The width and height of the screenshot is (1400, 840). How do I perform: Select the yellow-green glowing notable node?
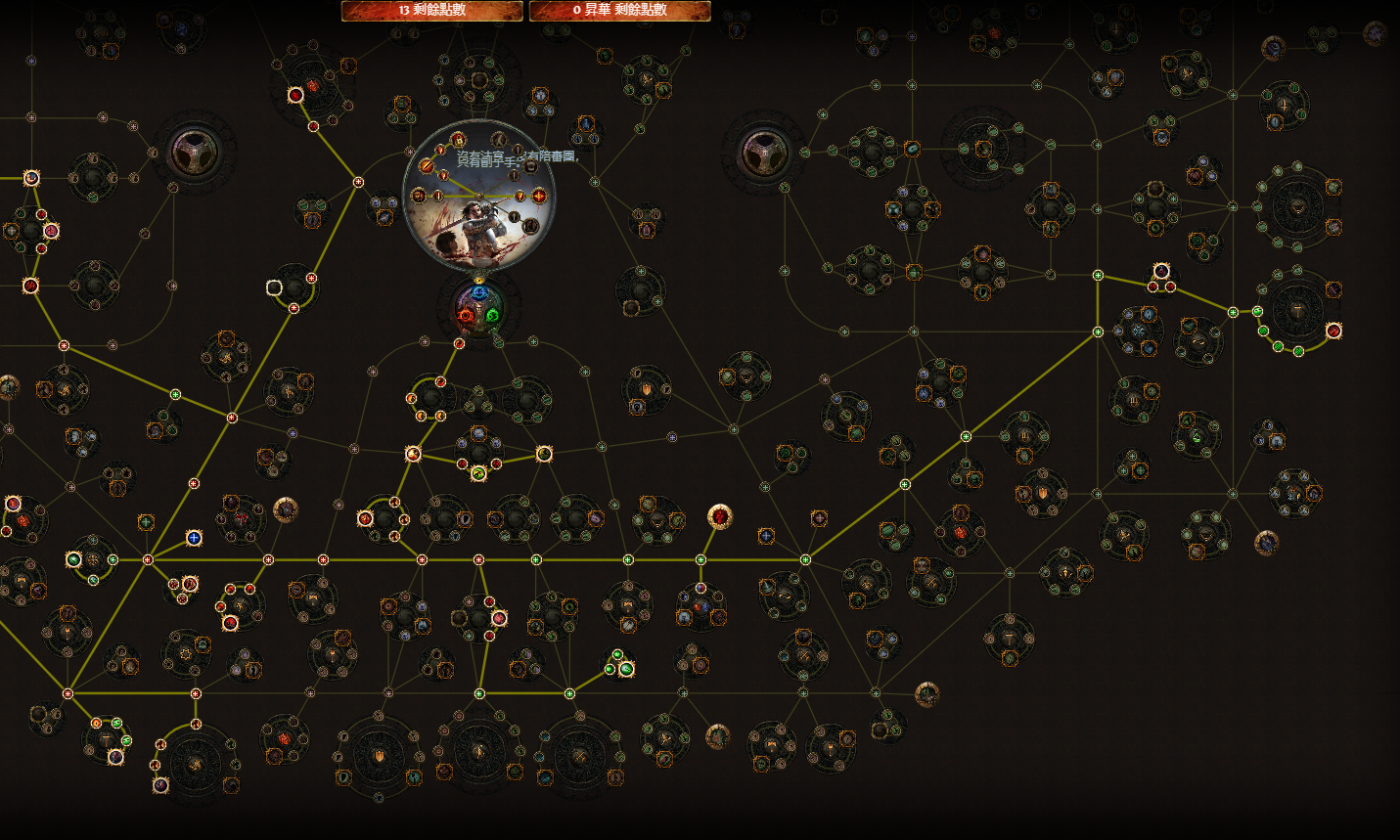[x=478, y=473]
